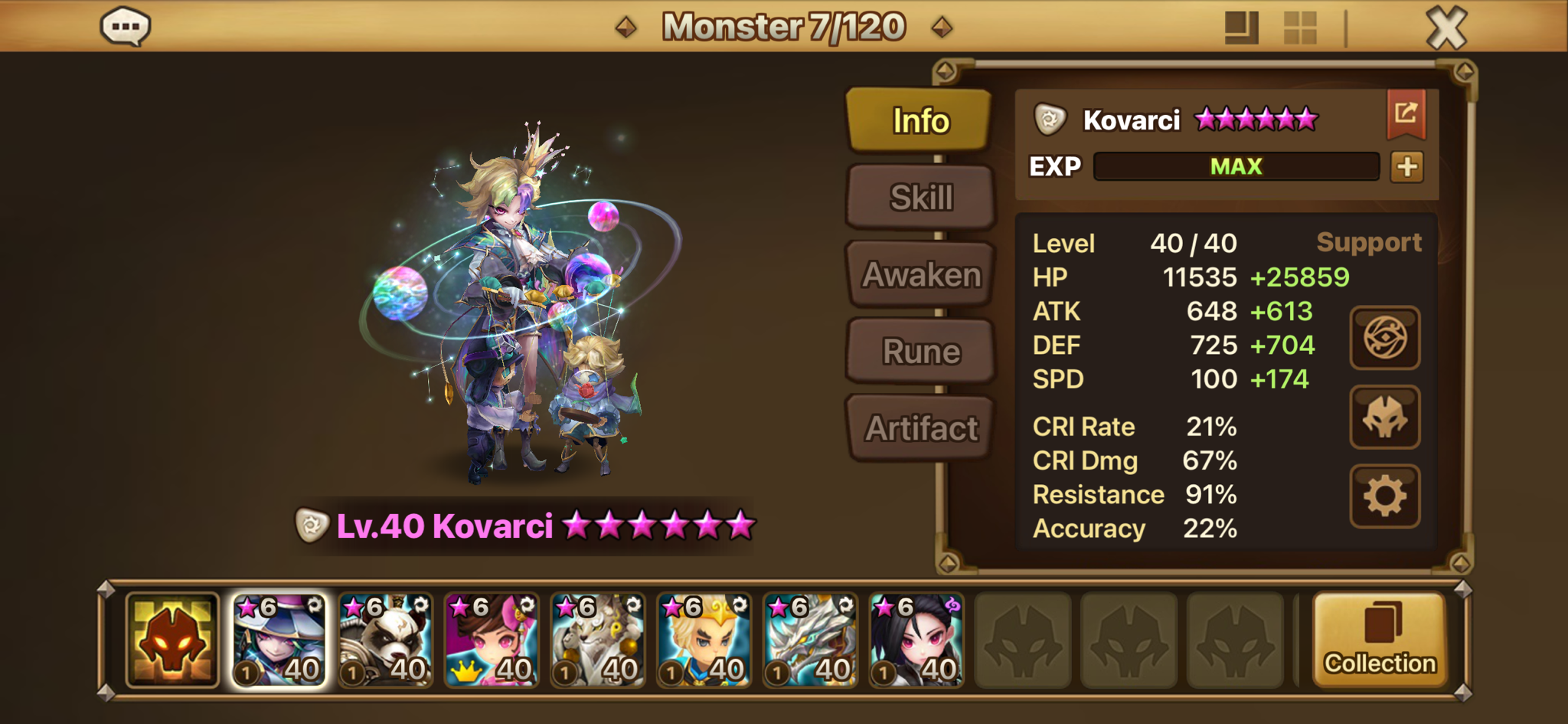This screenshot has width=1568, height=724.
Task: Click the red demon mask tile
Action: 172,640
